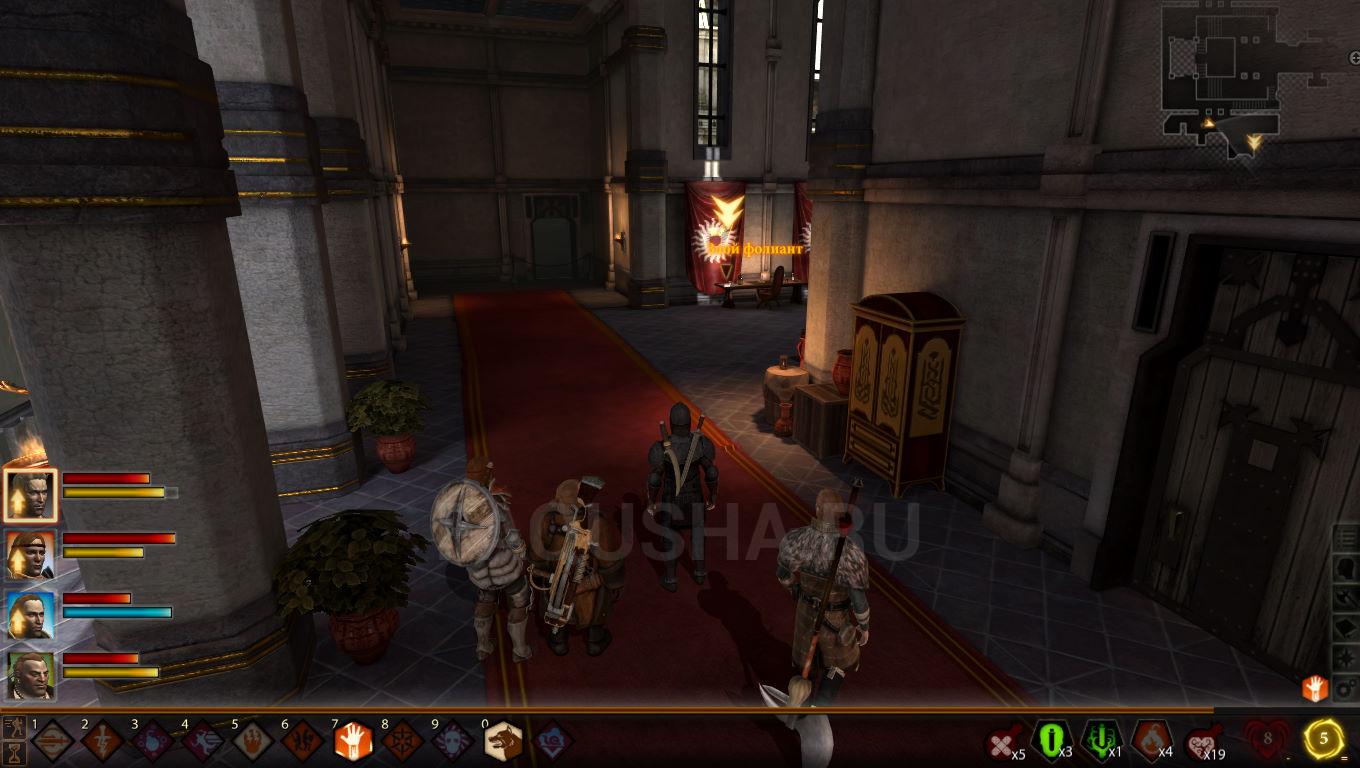Viewport: 1360px width, 768px height.
Task: Open the journal from the right sidebar
Action: (1345, 537)
